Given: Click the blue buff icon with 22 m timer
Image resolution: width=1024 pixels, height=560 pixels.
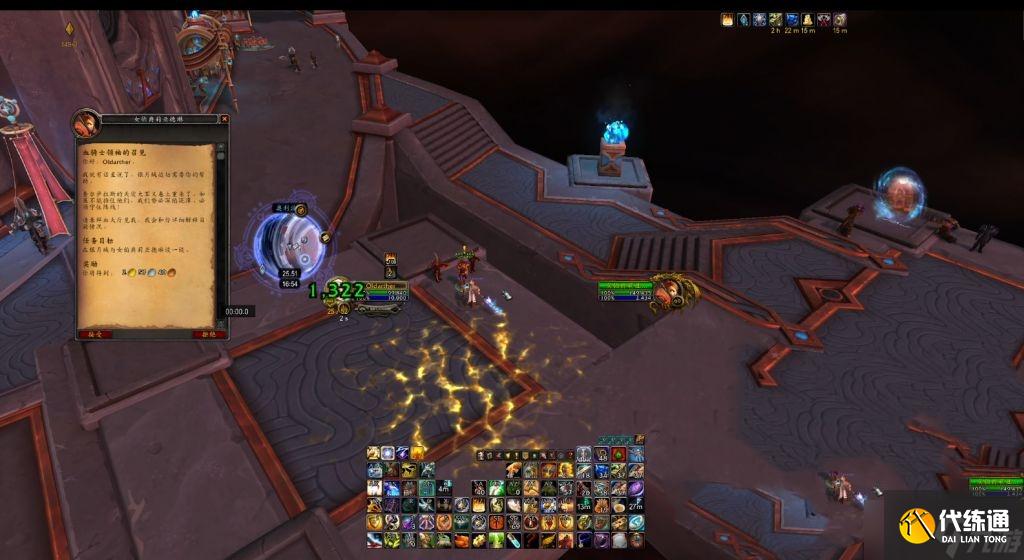Looking at the screenshot, I should [x=792, y=19].
